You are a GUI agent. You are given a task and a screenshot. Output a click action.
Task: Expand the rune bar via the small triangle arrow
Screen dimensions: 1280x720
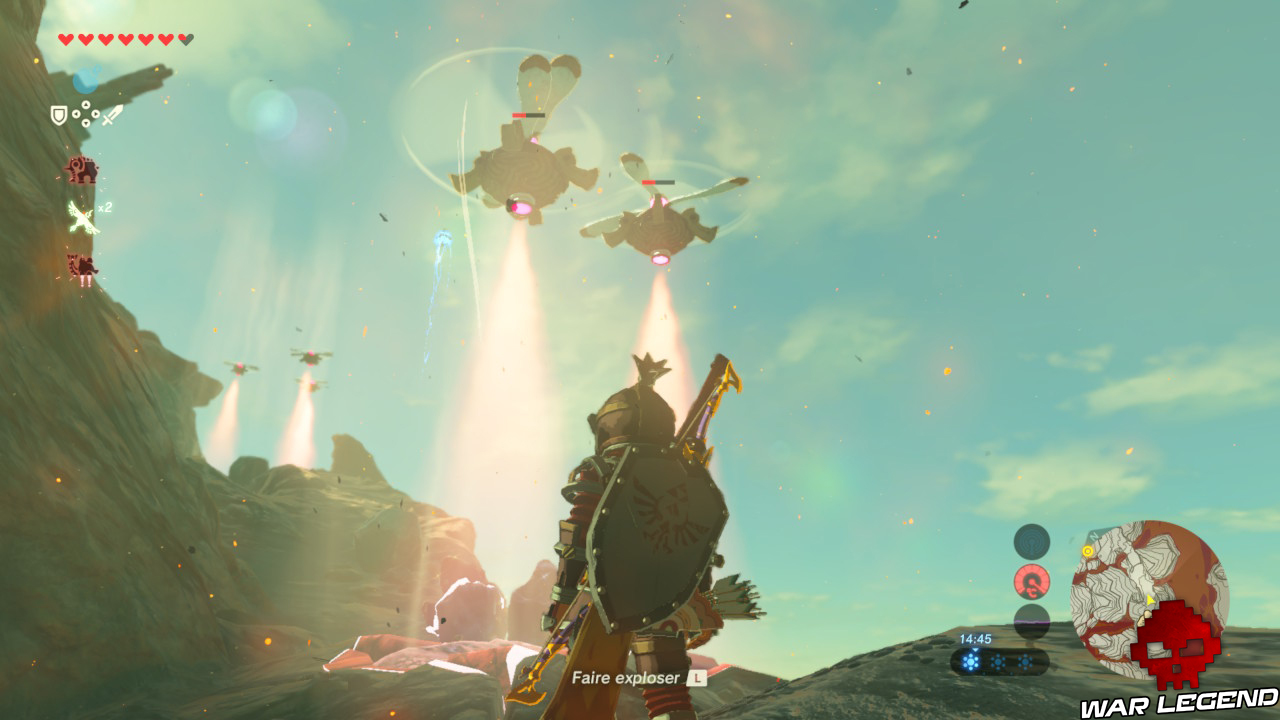[974, 651]
